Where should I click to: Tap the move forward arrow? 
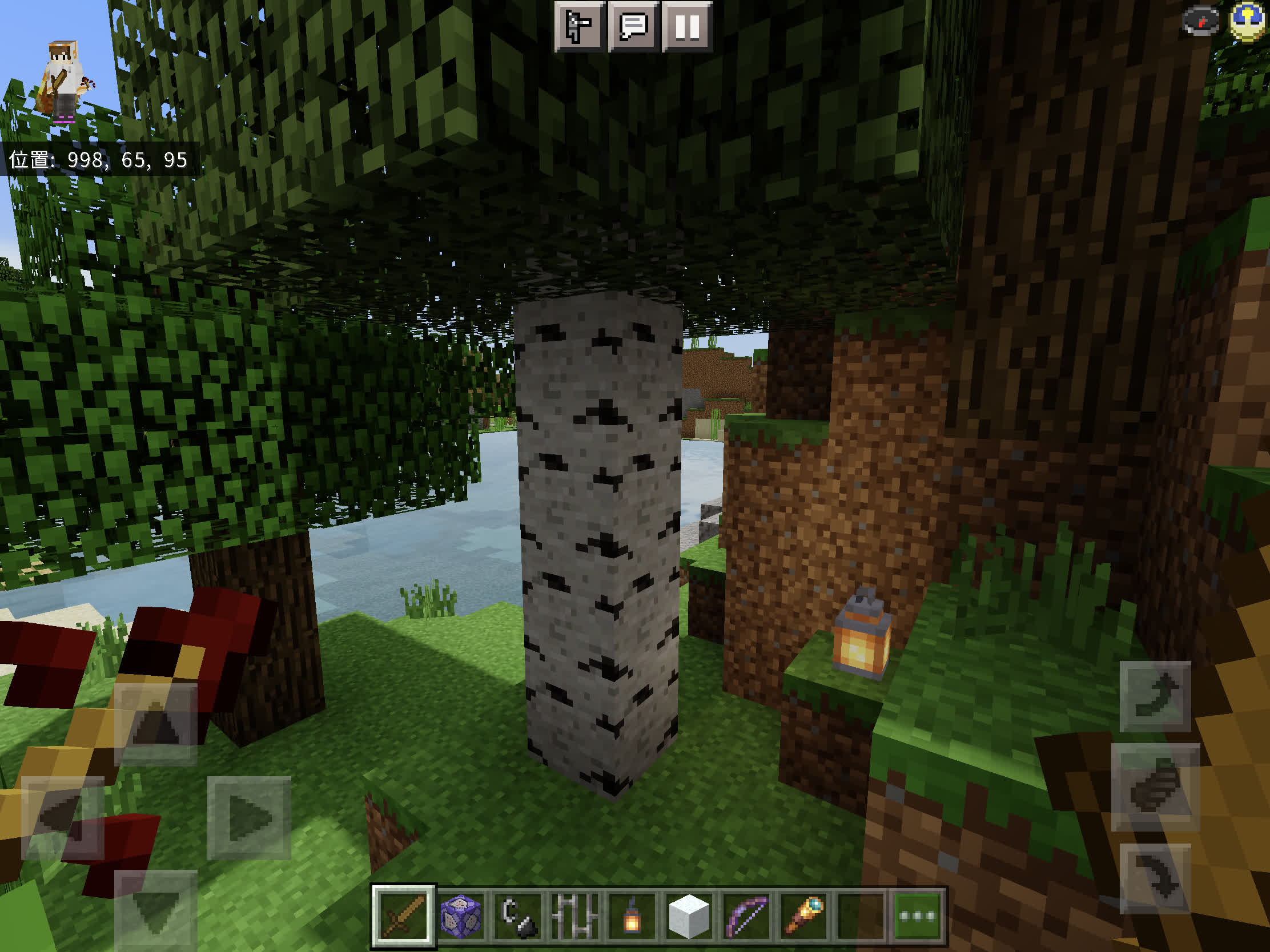pos(155,724)
